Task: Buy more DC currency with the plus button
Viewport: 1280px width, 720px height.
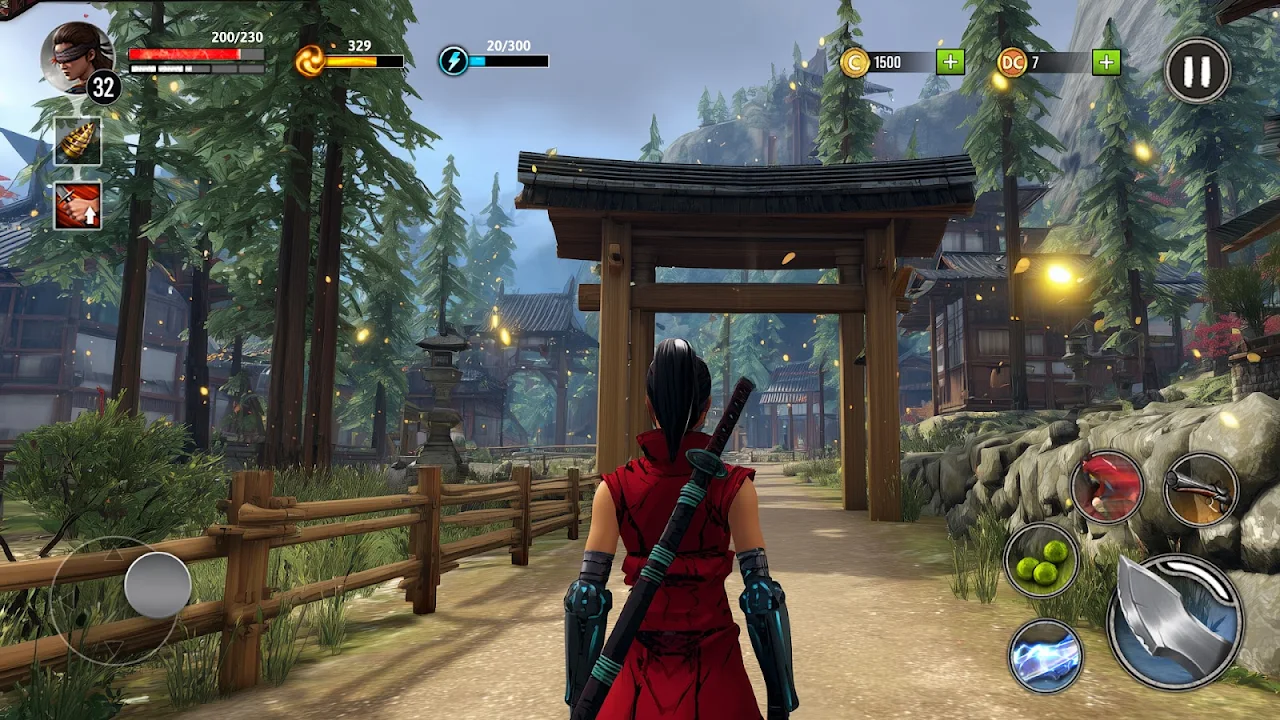Action: [1105, 62]
